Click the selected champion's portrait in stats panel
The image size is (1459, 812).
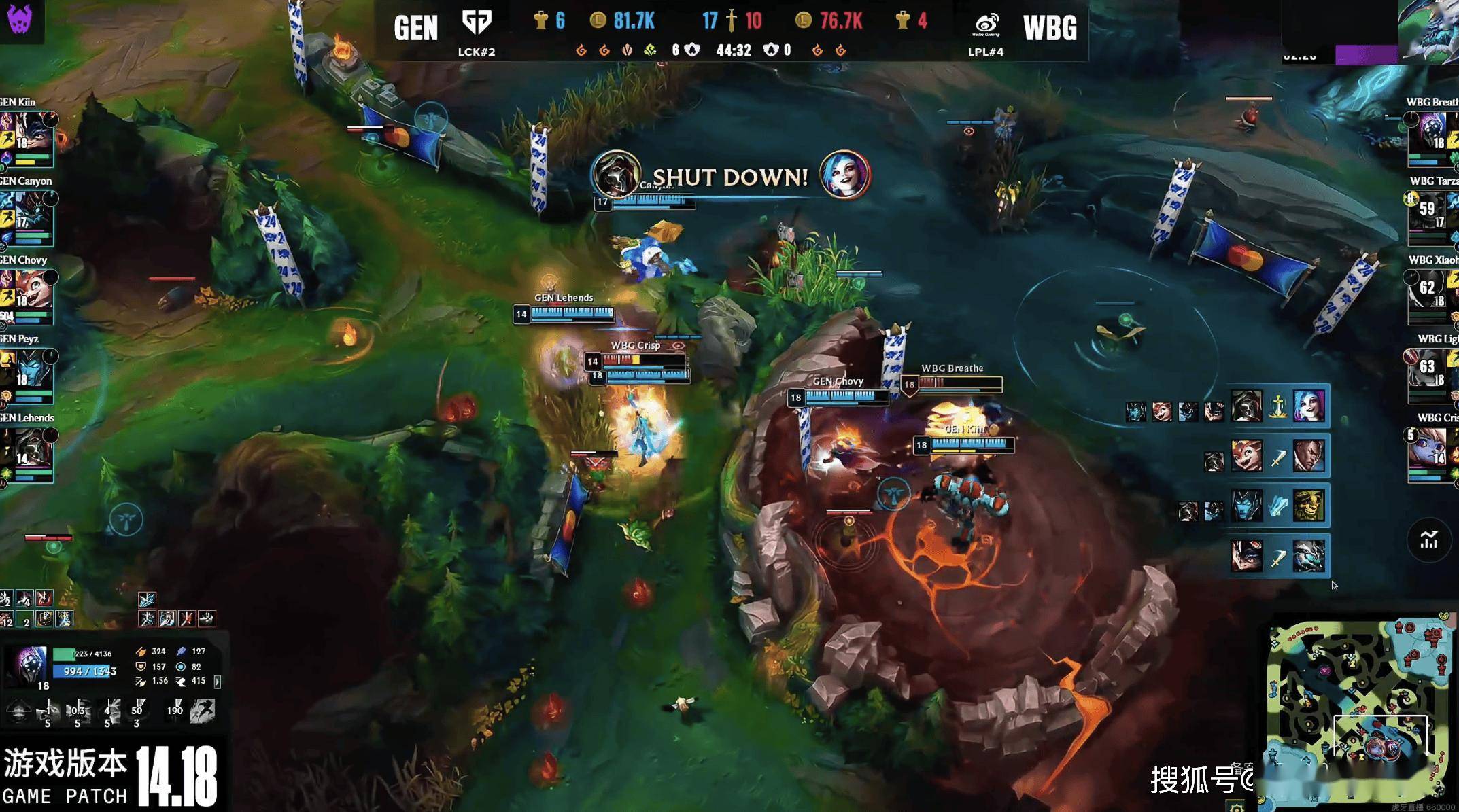coord(30,665)
